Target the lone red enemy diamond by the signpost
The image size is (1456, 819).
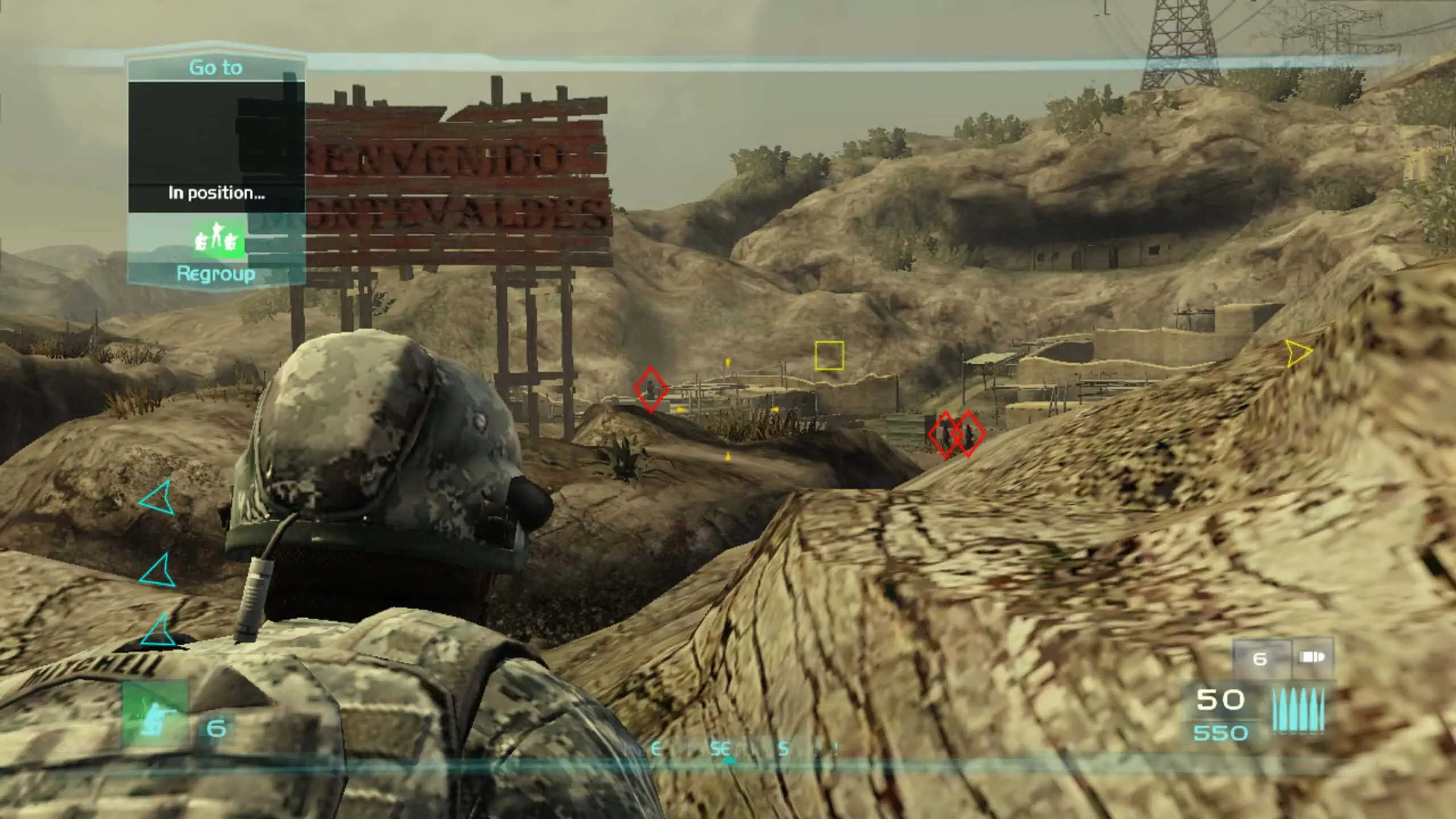[x=651, y=389]
